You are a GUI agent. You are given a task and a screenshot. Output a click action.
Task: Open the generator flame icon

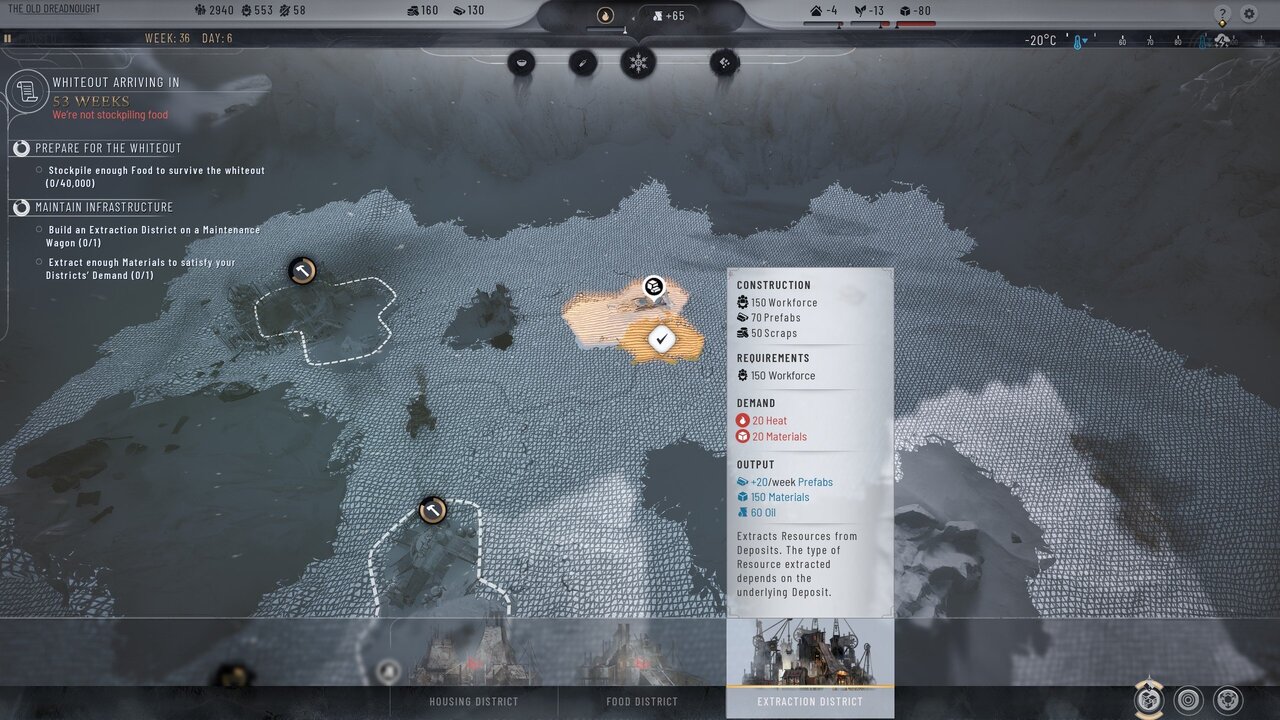[x=605, y=15]
